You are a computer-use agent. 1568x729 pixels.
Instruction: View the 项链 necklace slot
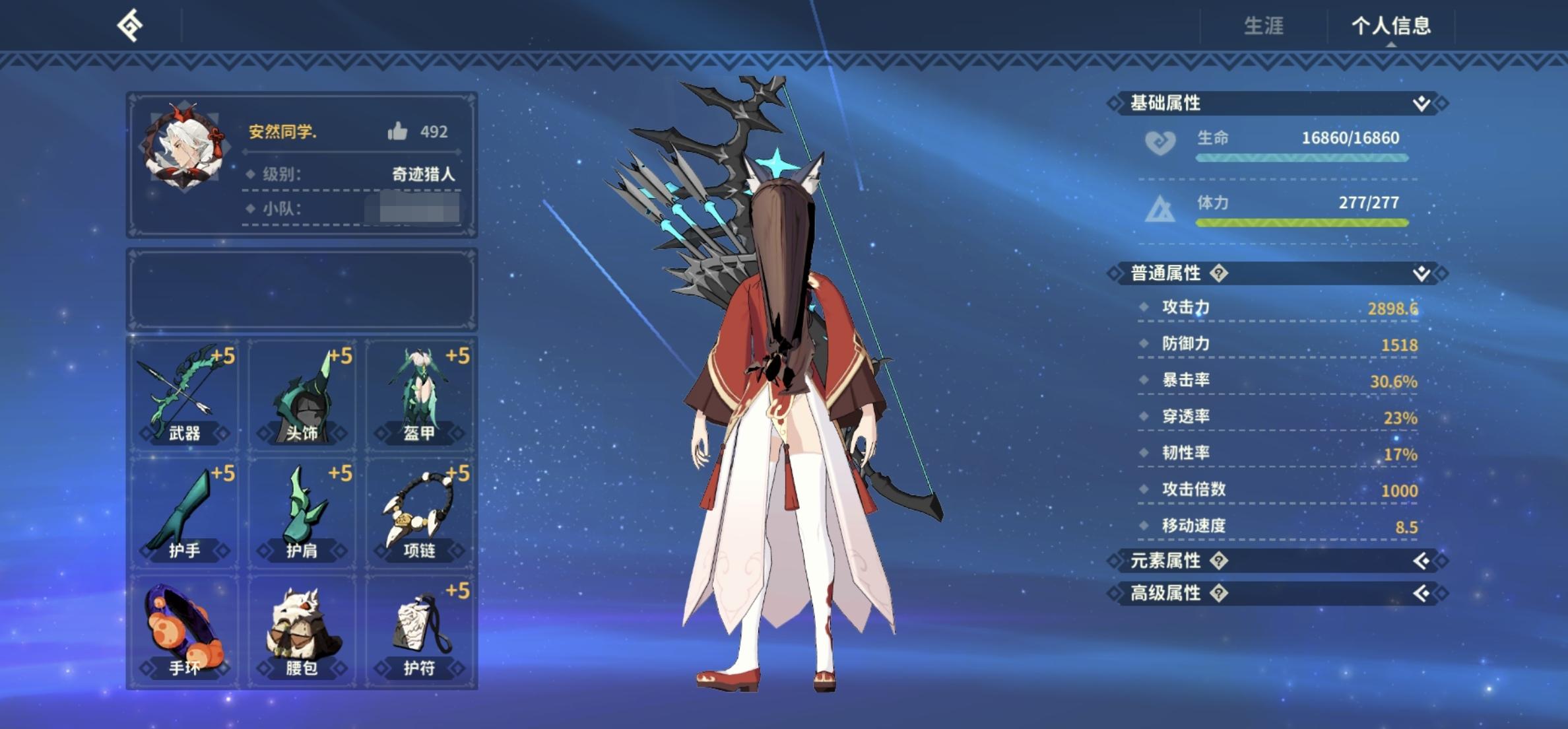pyautogui.click(x=419, y=512)
